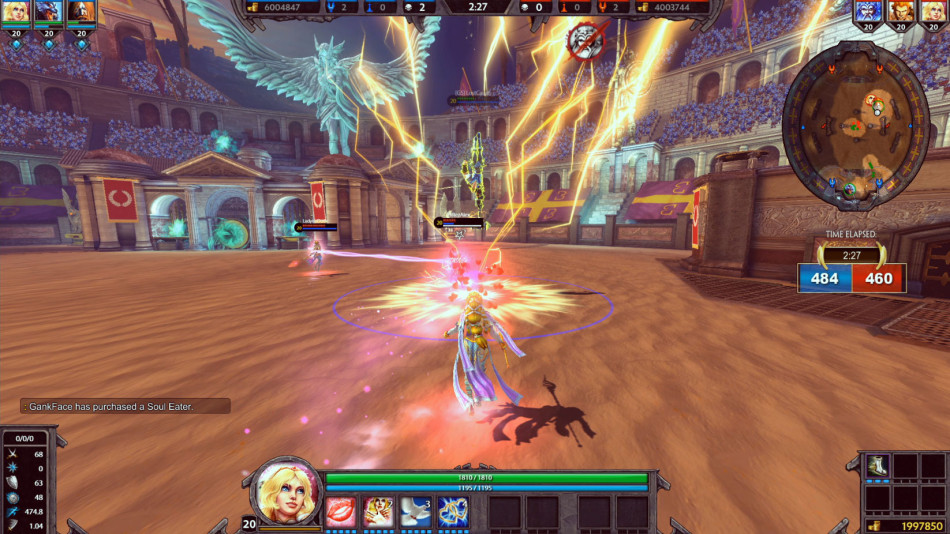Select the red-haired enemy god portrait
Screen dimensions: 950x534
pos(902,12)
